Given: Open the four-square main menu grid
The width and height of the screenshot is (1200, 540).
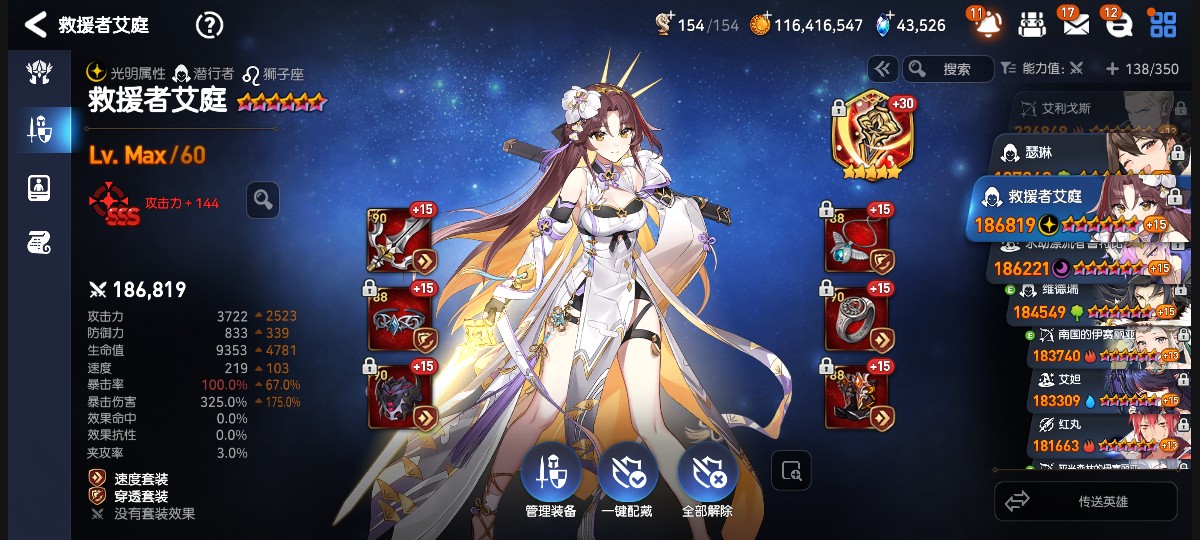Looking at the screenshot, I should [x=1162, y=25].
